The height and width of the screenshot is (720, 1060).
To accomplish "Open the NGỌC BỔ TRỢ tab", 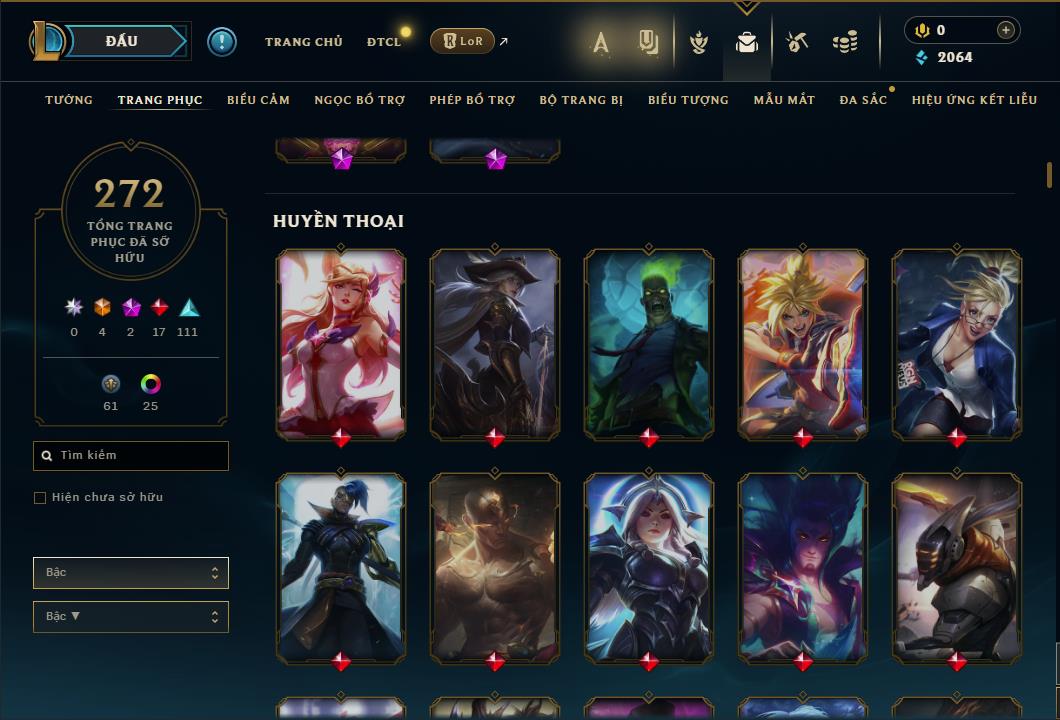I will pos(360,100).
